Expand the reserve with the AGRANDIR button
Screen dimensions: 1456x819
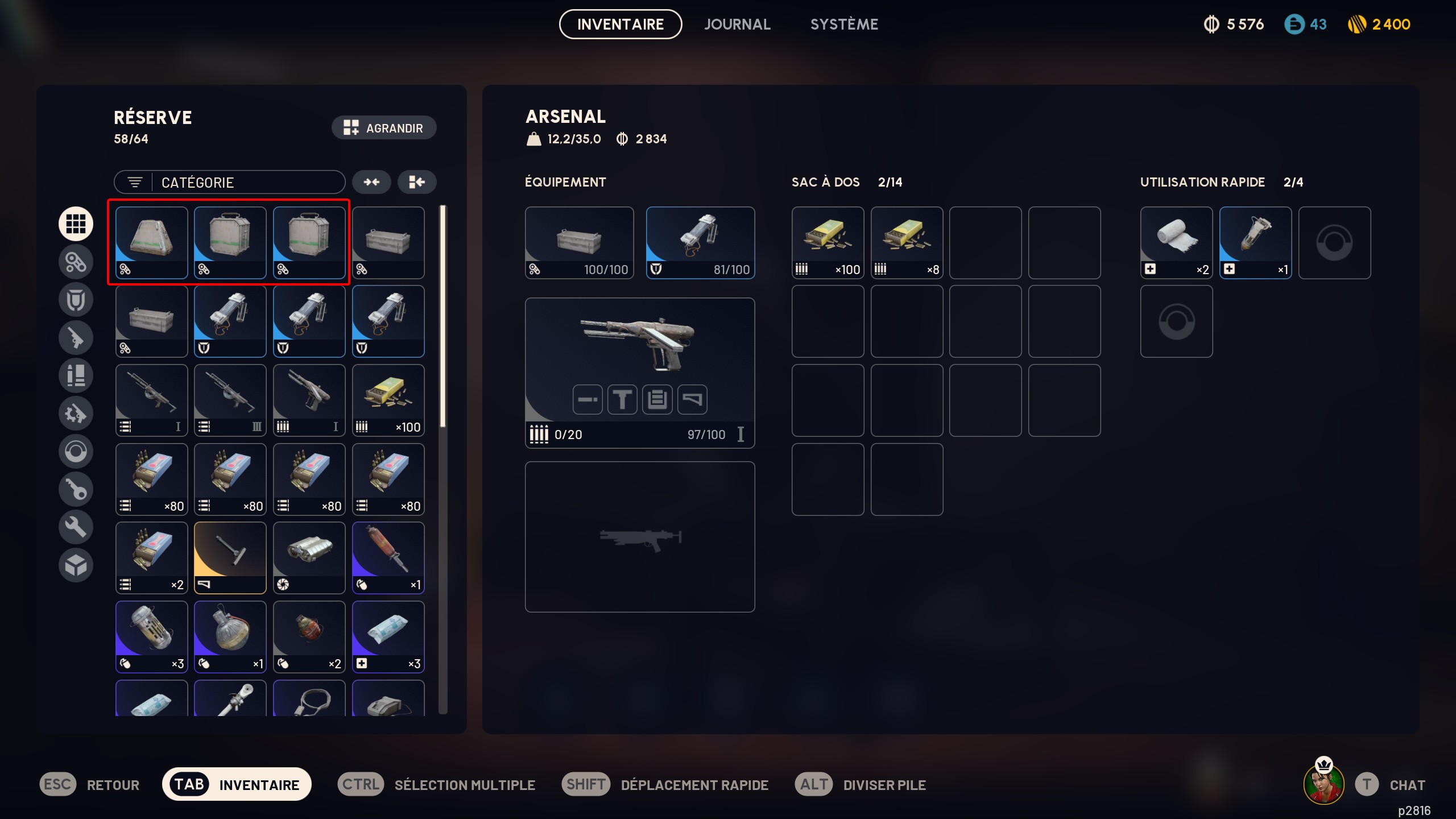pos(384,127)
